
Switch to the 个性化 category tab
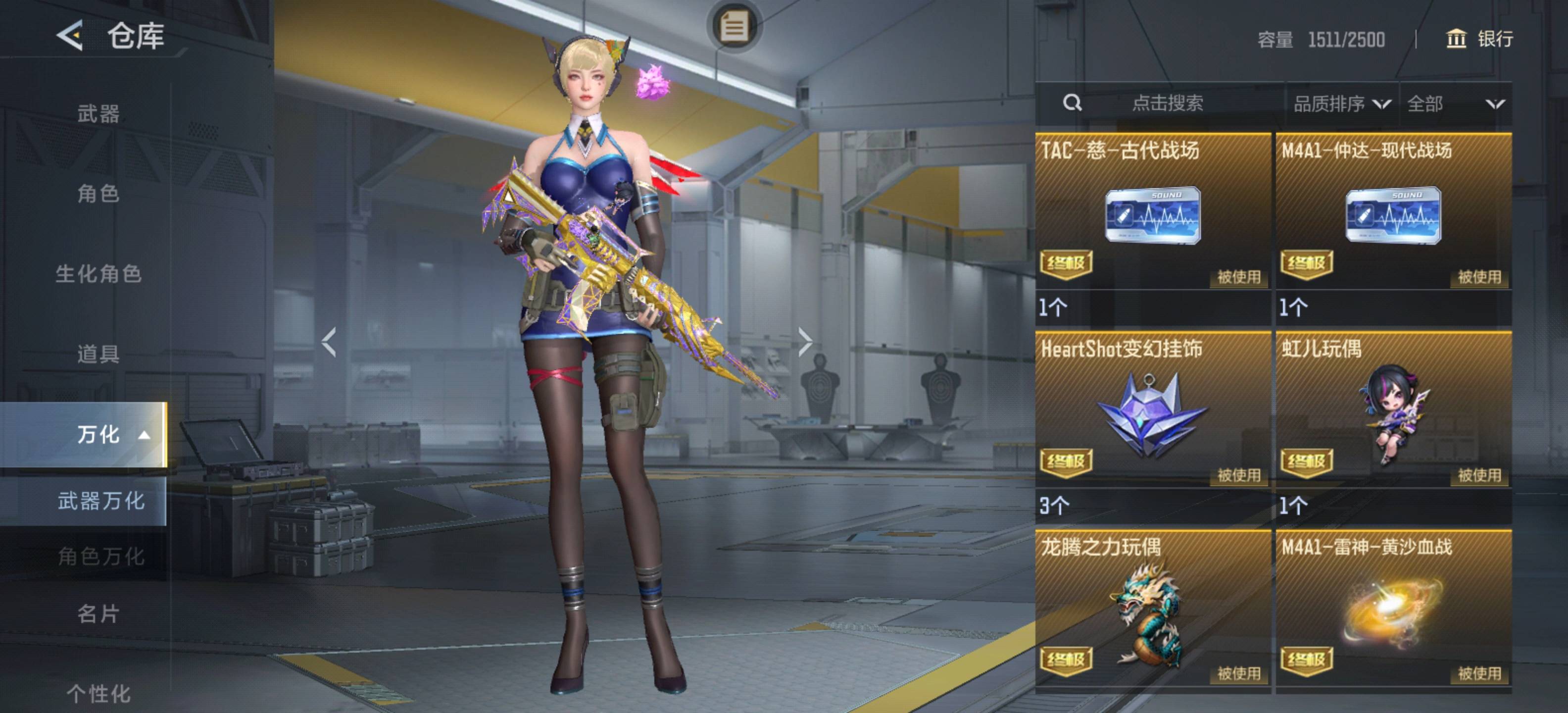pos(98,693)
